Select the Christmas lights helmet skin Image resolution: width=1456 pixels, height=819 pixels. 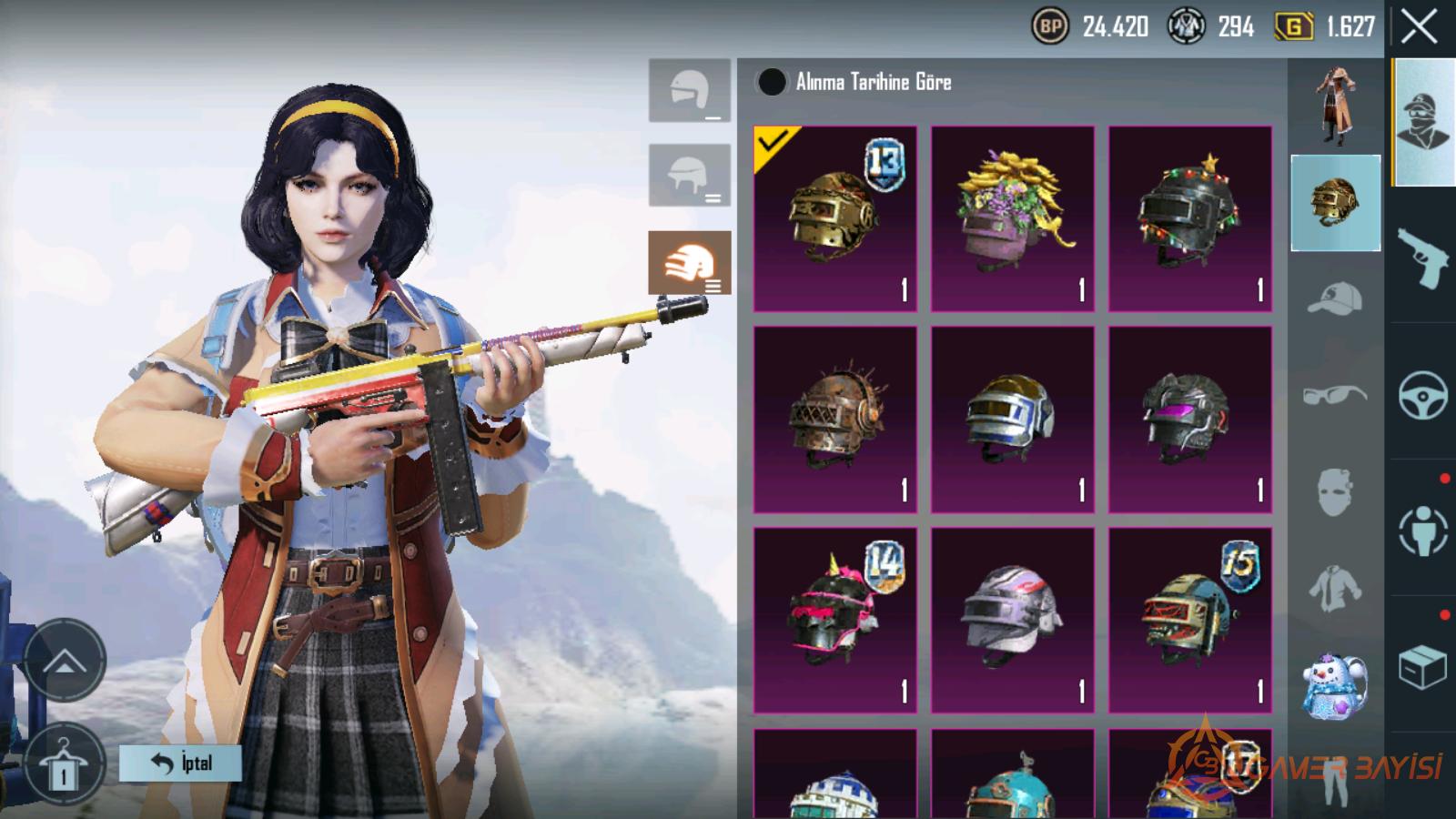(x=1189, y=218)
